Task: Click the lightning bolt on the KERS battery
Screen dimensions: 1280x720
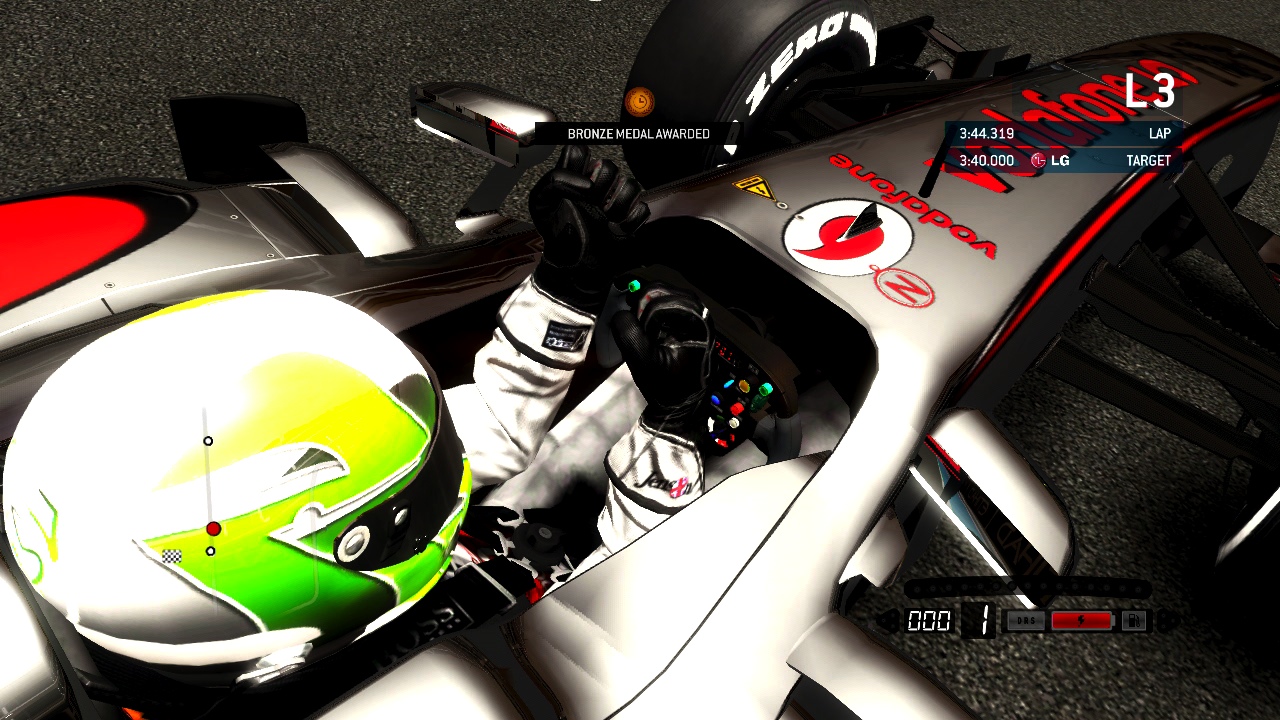Action: click(x=1081, y=620)
